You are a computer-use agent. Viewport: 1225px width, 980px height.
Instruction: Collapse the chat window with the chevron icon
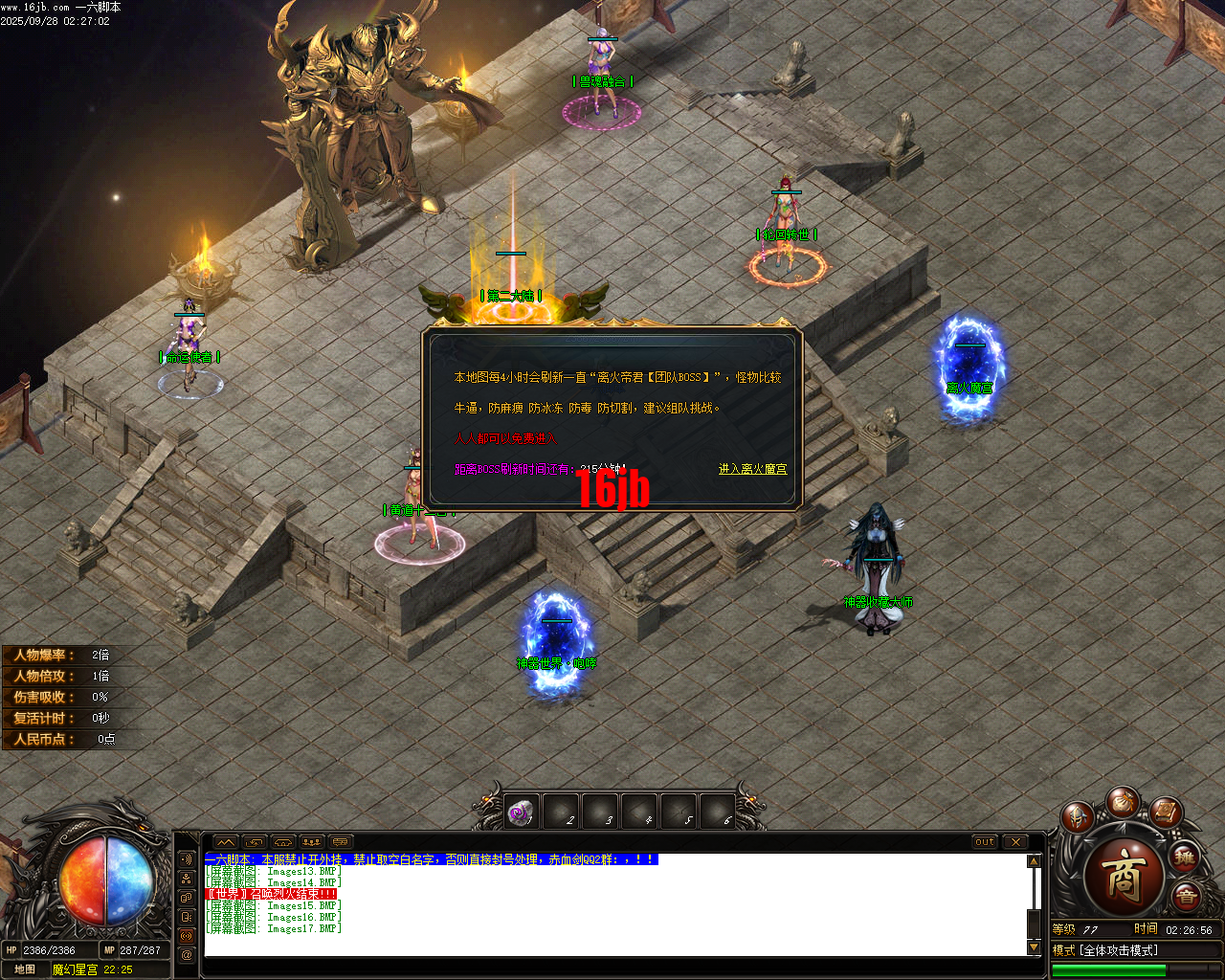pos(226,842)
